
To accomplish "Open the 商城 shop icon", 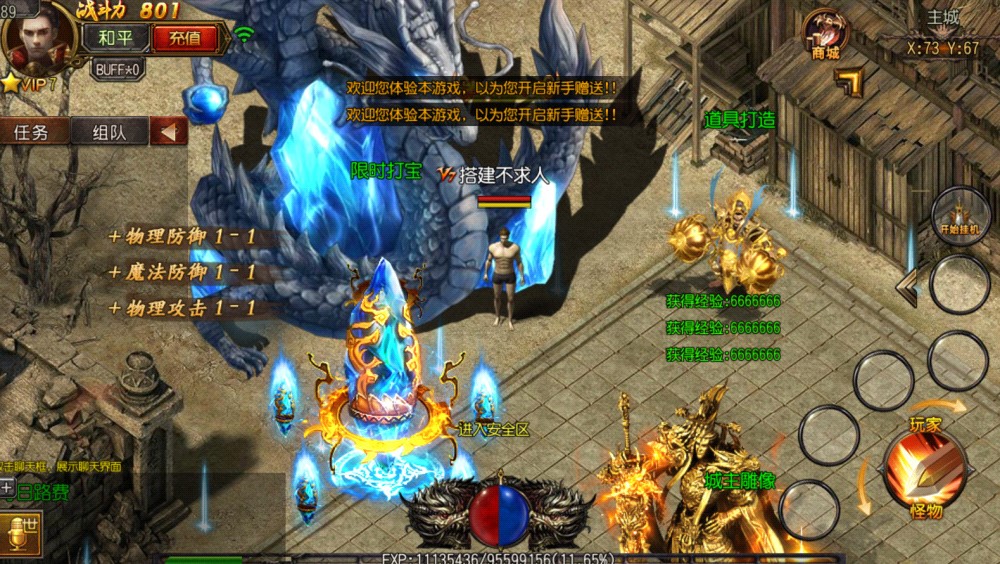I will (825, 34).
